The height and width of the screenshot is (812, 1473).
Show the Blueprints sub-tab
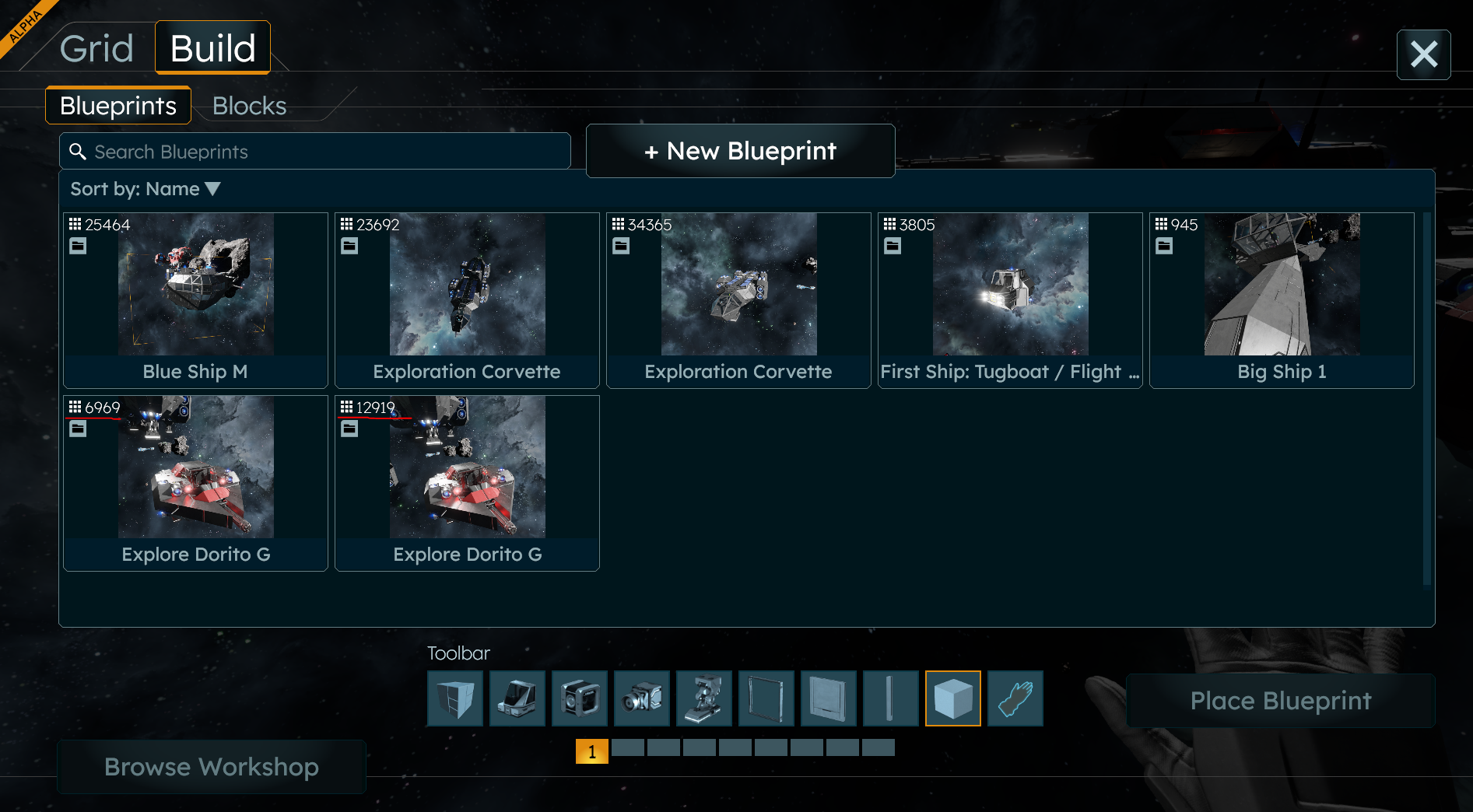coord(118,106)
